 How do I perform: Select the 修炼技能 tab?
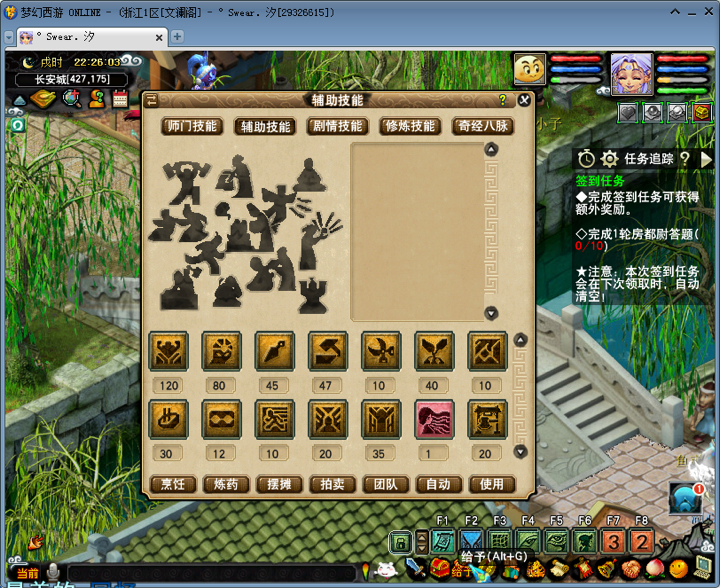(409, 126)
